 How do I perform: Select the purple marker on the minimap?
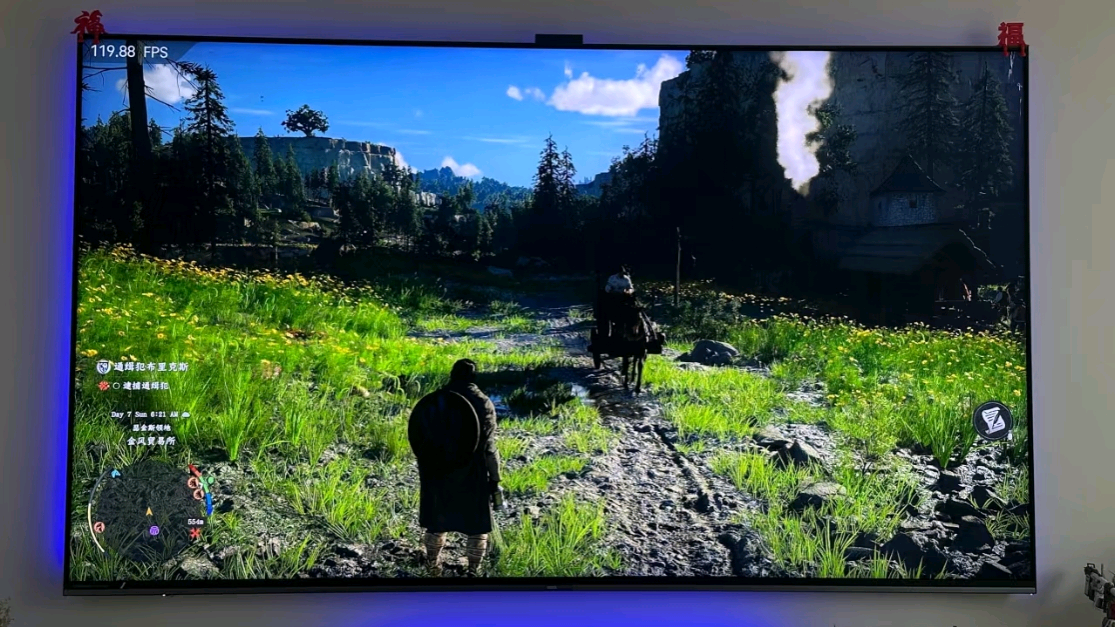[154, 530]
